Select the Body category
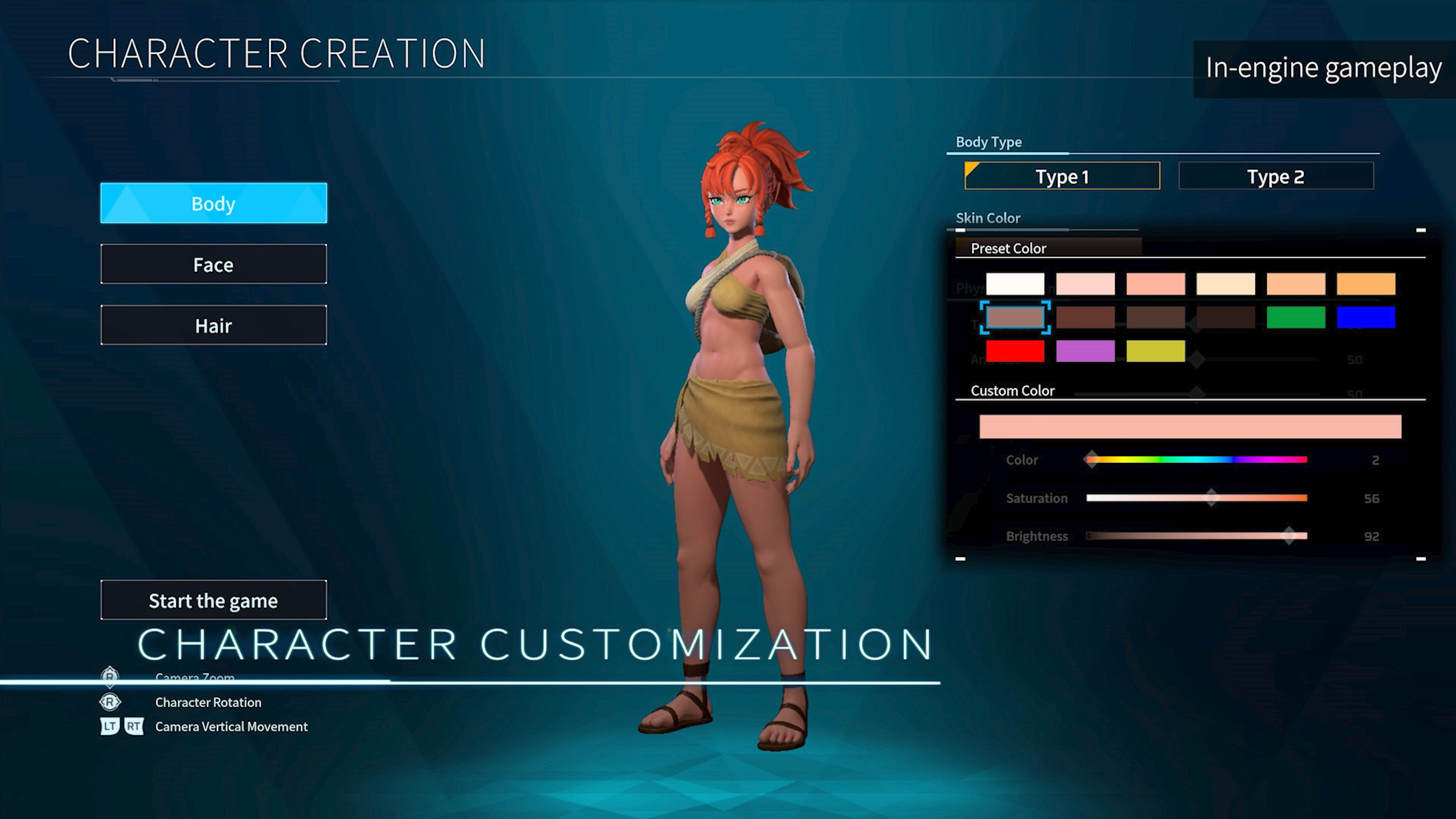Image resolution: width=1456 pixels, height=819 pixels. click(213, 203)
